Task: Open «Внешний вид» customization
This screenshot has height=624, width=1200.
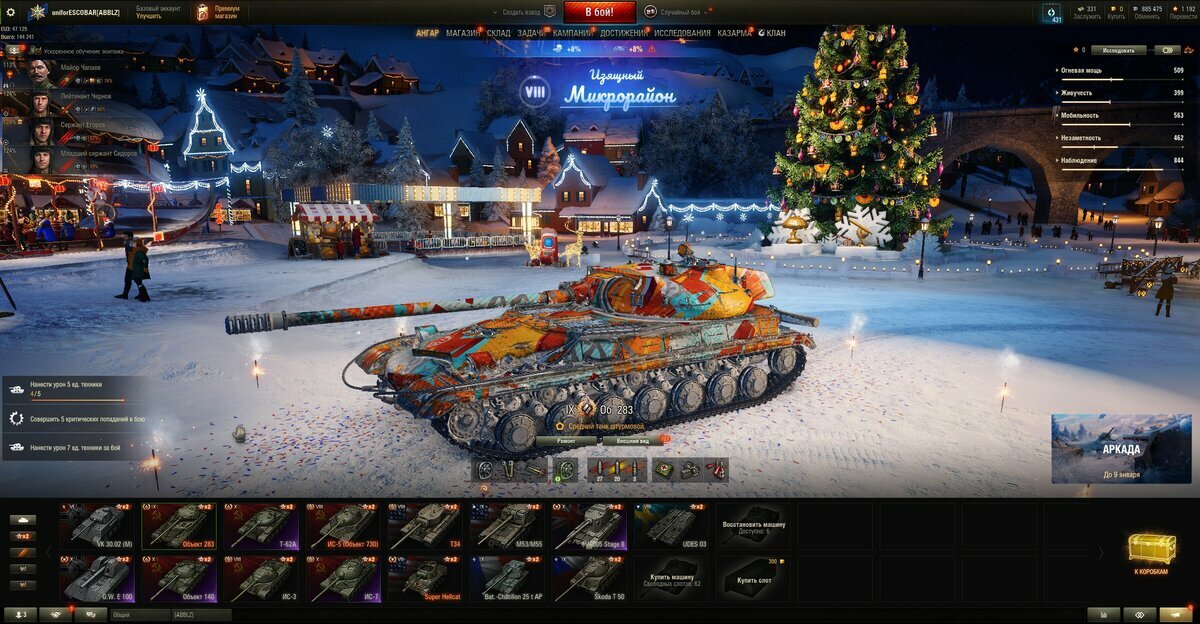Action: [x=633, y=440]
